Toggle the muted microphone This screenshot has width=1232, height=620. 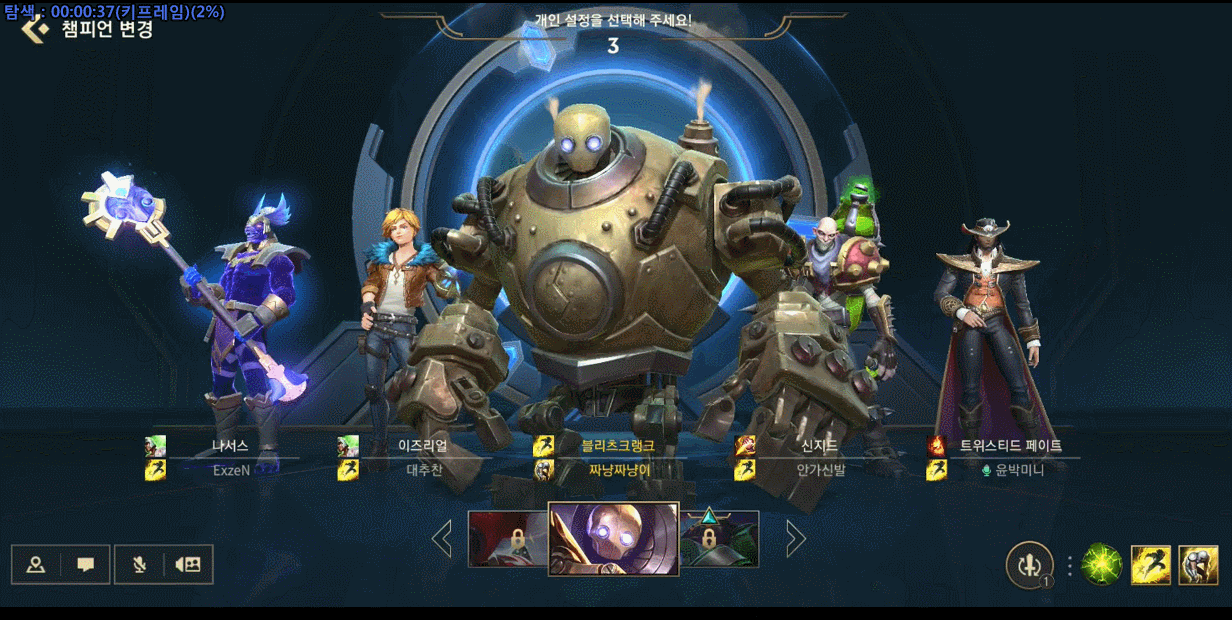click(x=139, y=565)
